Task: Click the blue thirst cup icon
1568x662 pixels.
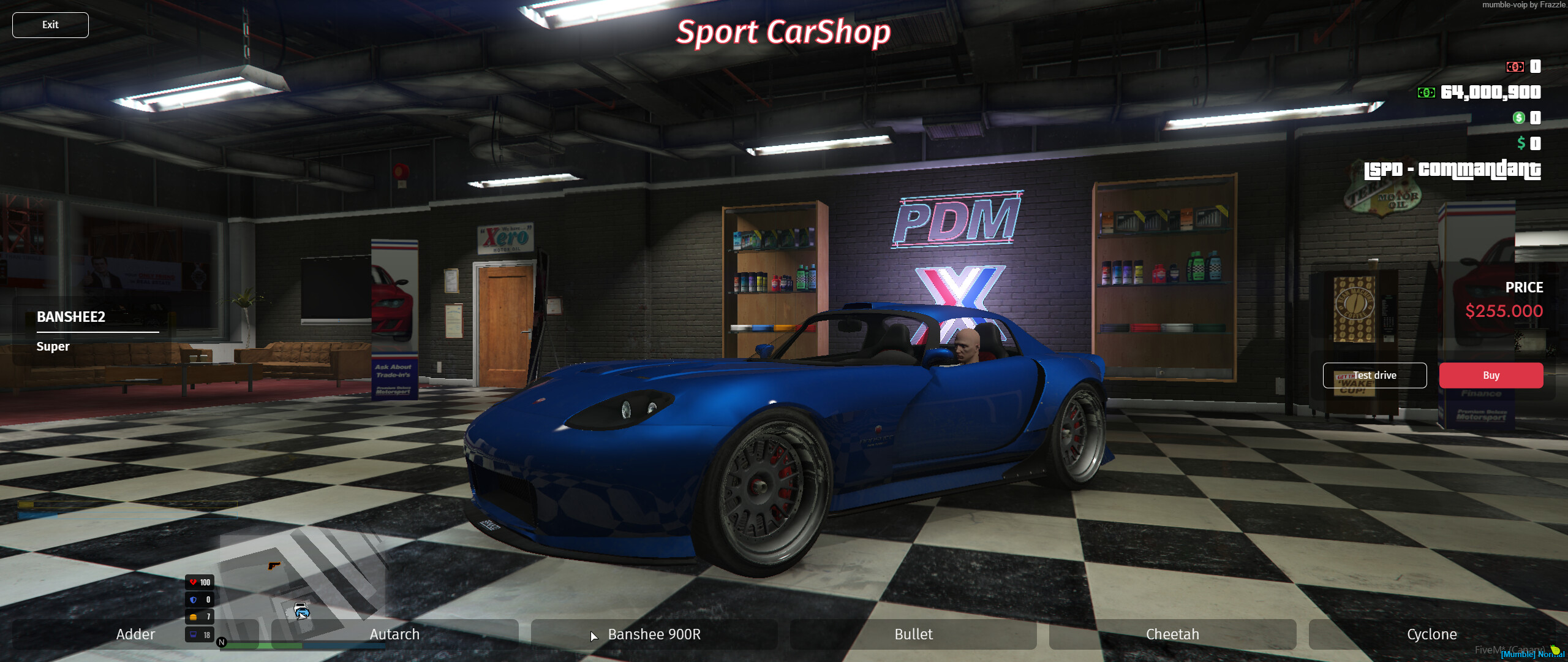Action: [192, 634]
